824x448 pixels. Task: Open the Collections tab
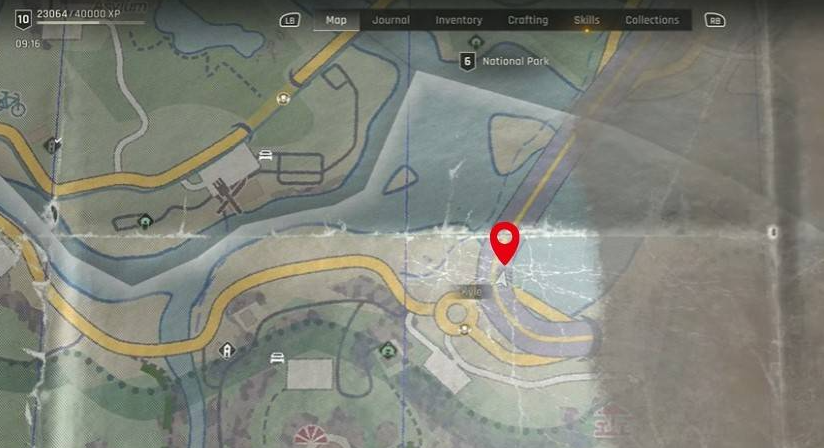(x=652, y=20)
